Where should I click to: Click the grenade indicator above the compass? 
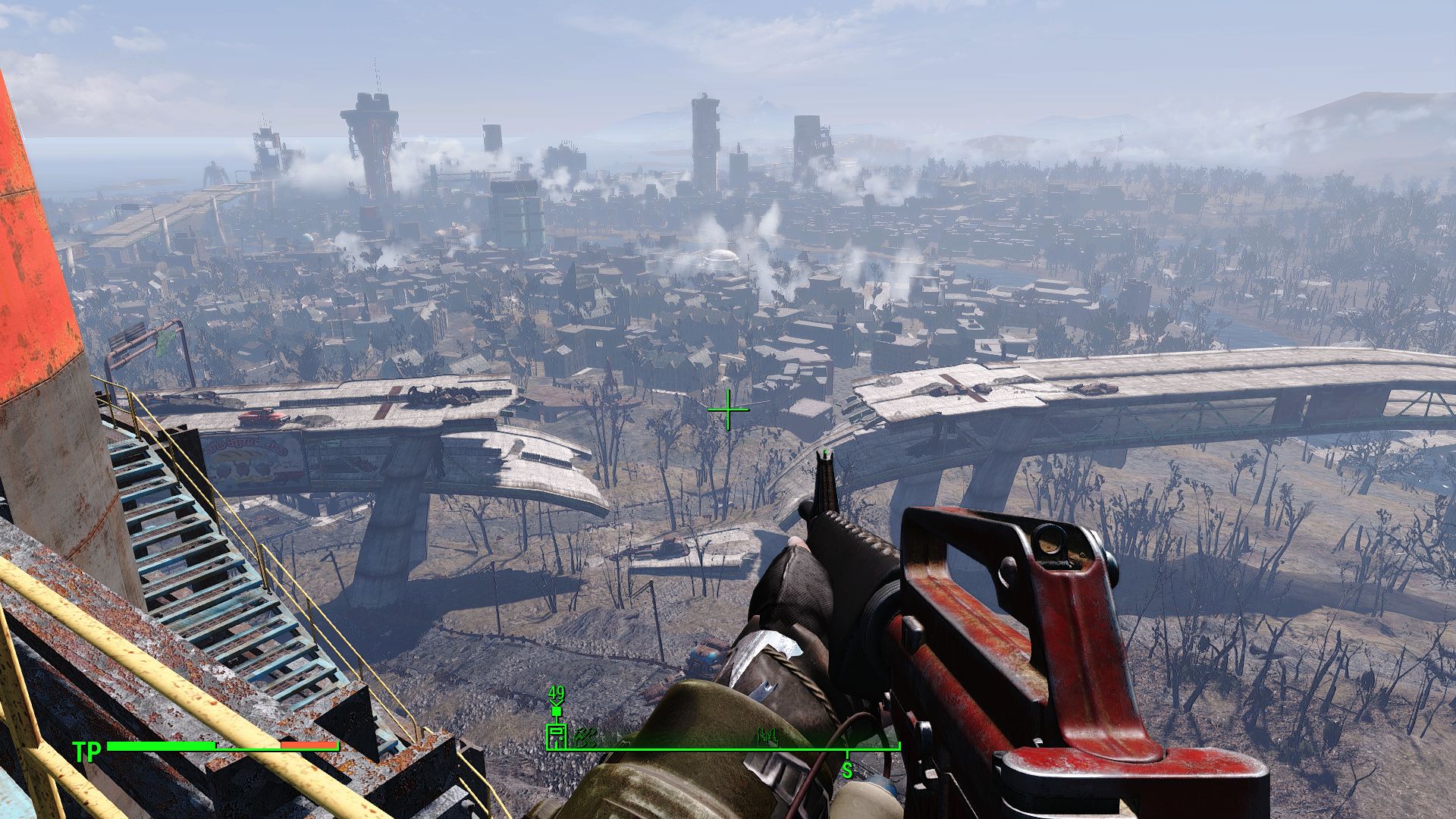[x=557, y=711]
